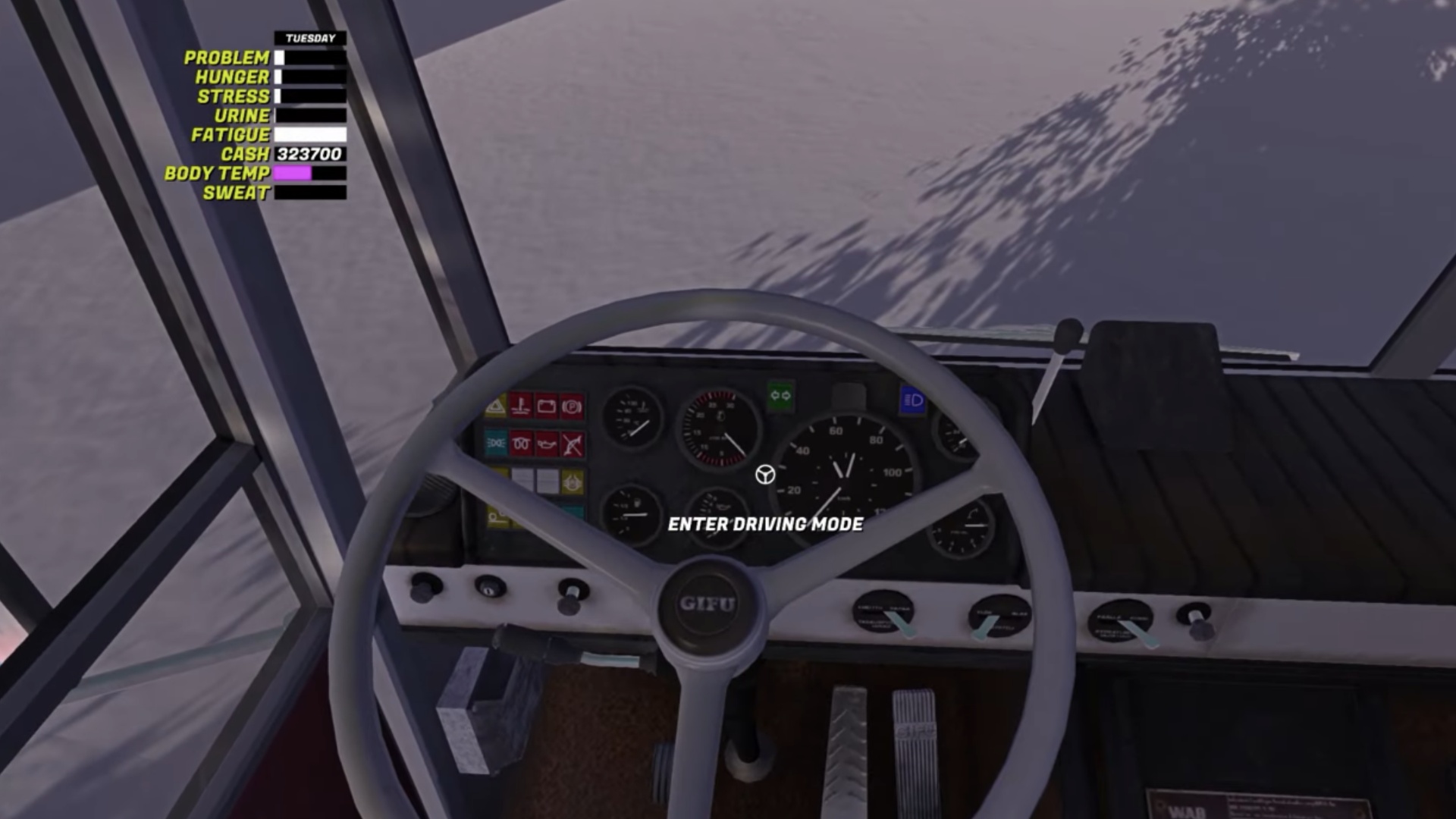Click the purple BODY TEMP bar
Viewport: 1456px width, 819px height.
click(292, 173)
